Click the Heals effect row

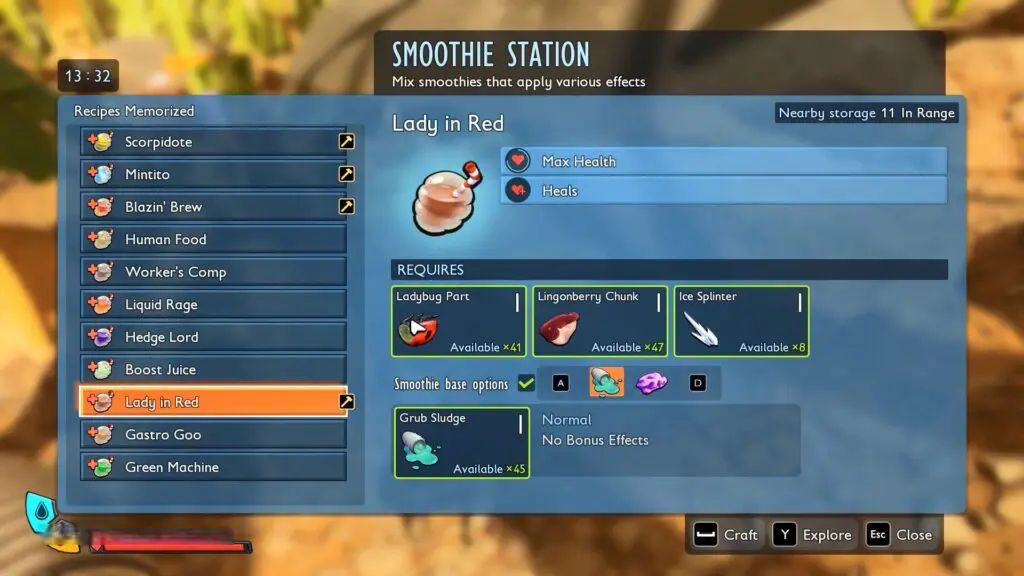[x=724, y=191]
